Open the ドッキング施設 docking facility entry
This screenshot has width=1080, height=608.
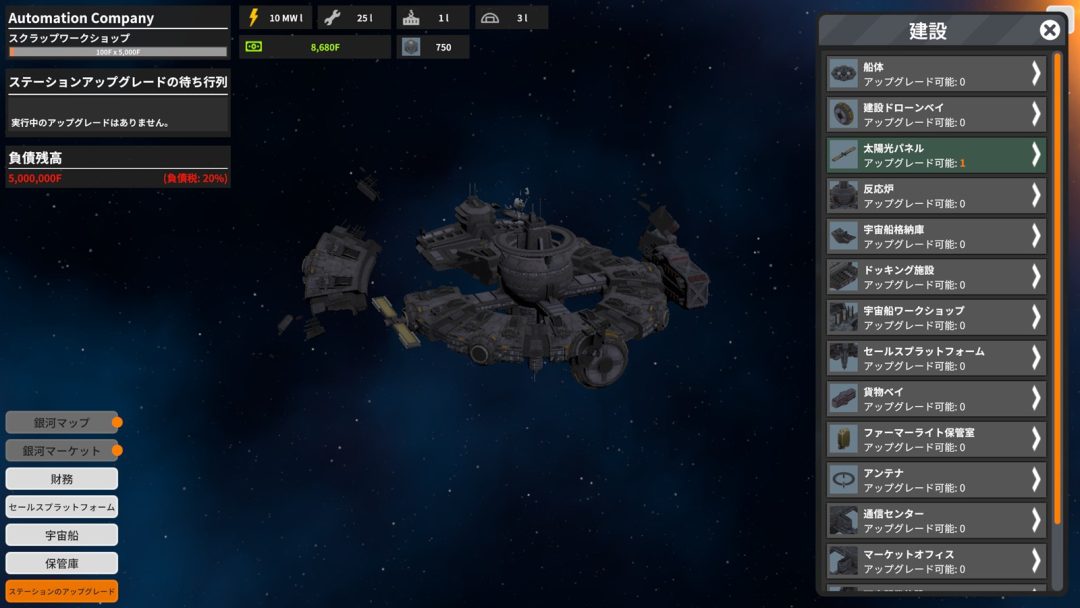[x=936, y=277]
